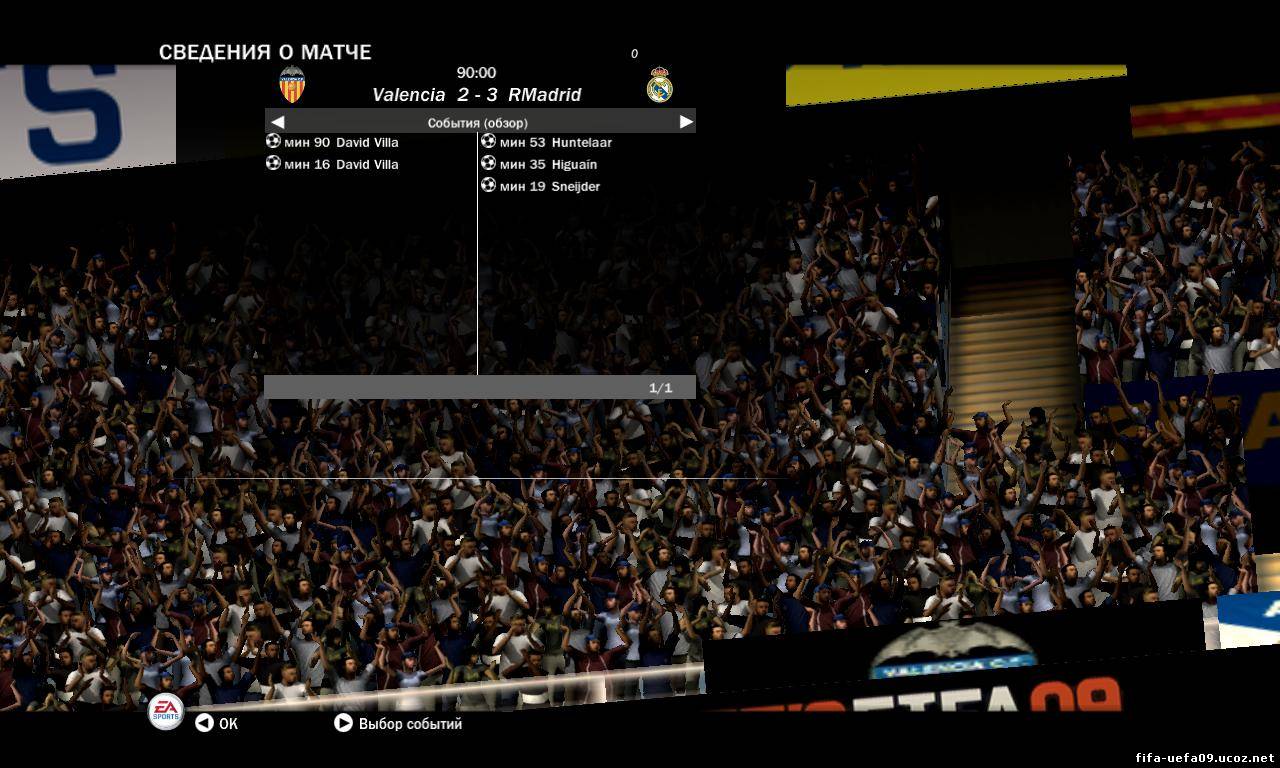The height and width of the screenshot is (768, 1280).
Task: Confirm with the OK button
Action: tap(217, 723)
